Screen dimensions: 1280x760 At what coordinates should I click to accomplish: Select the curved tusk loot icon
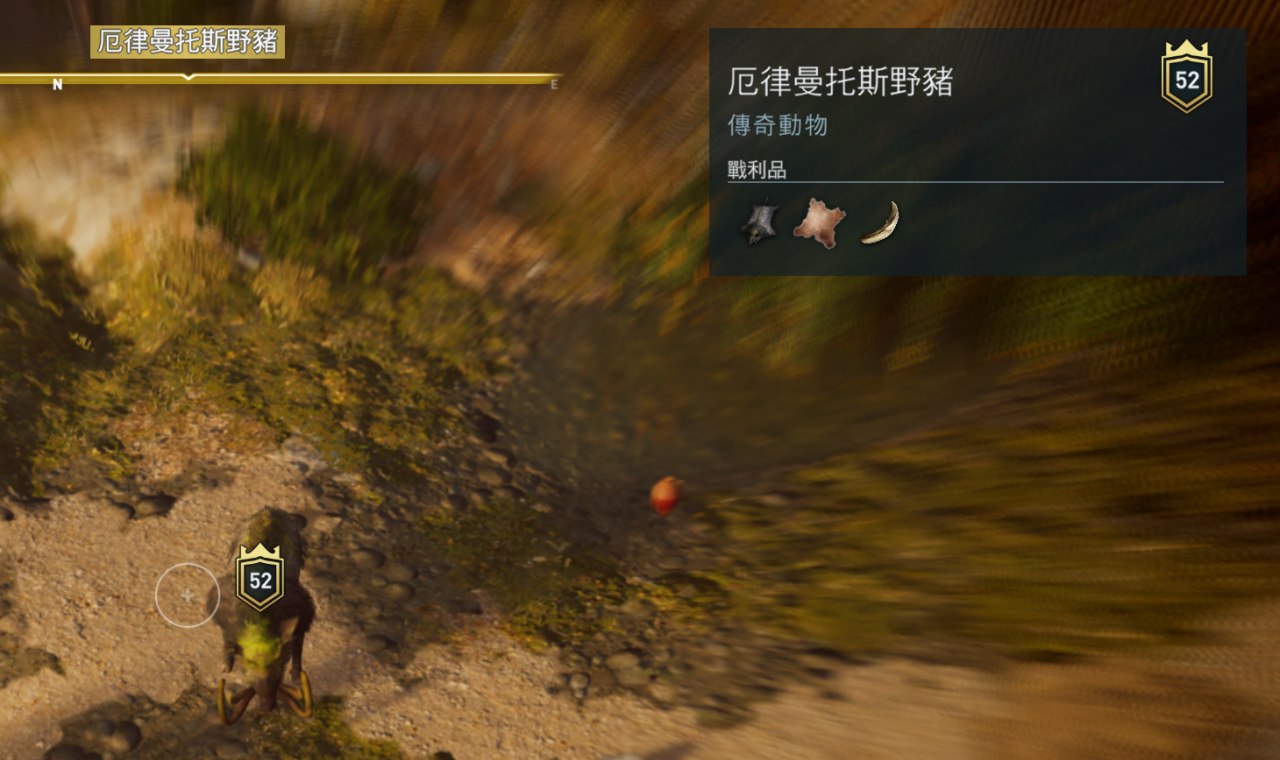[880, 222]
